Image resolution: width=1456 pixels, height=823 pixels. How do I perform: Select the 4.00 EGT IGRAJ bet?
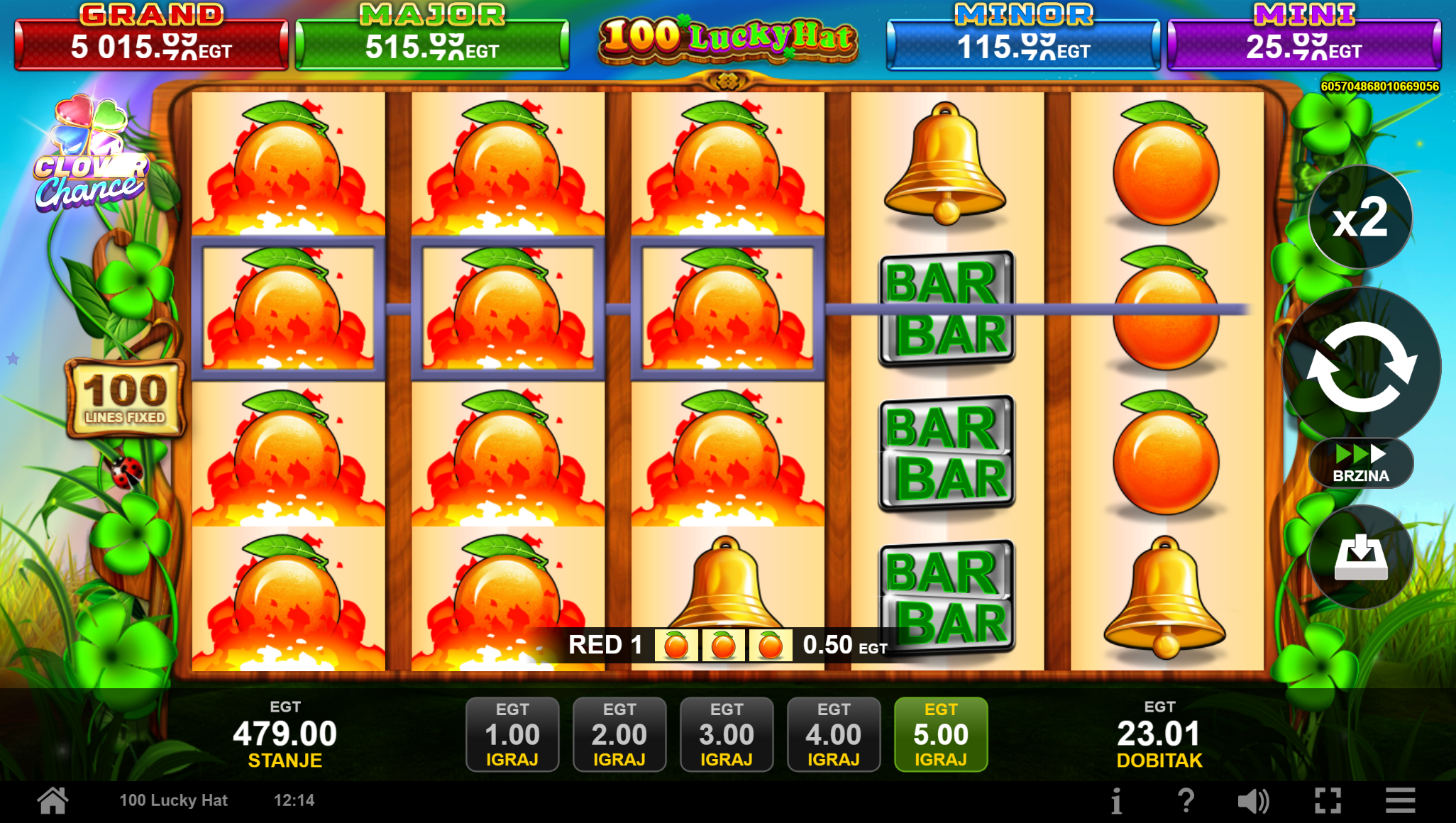834,734
